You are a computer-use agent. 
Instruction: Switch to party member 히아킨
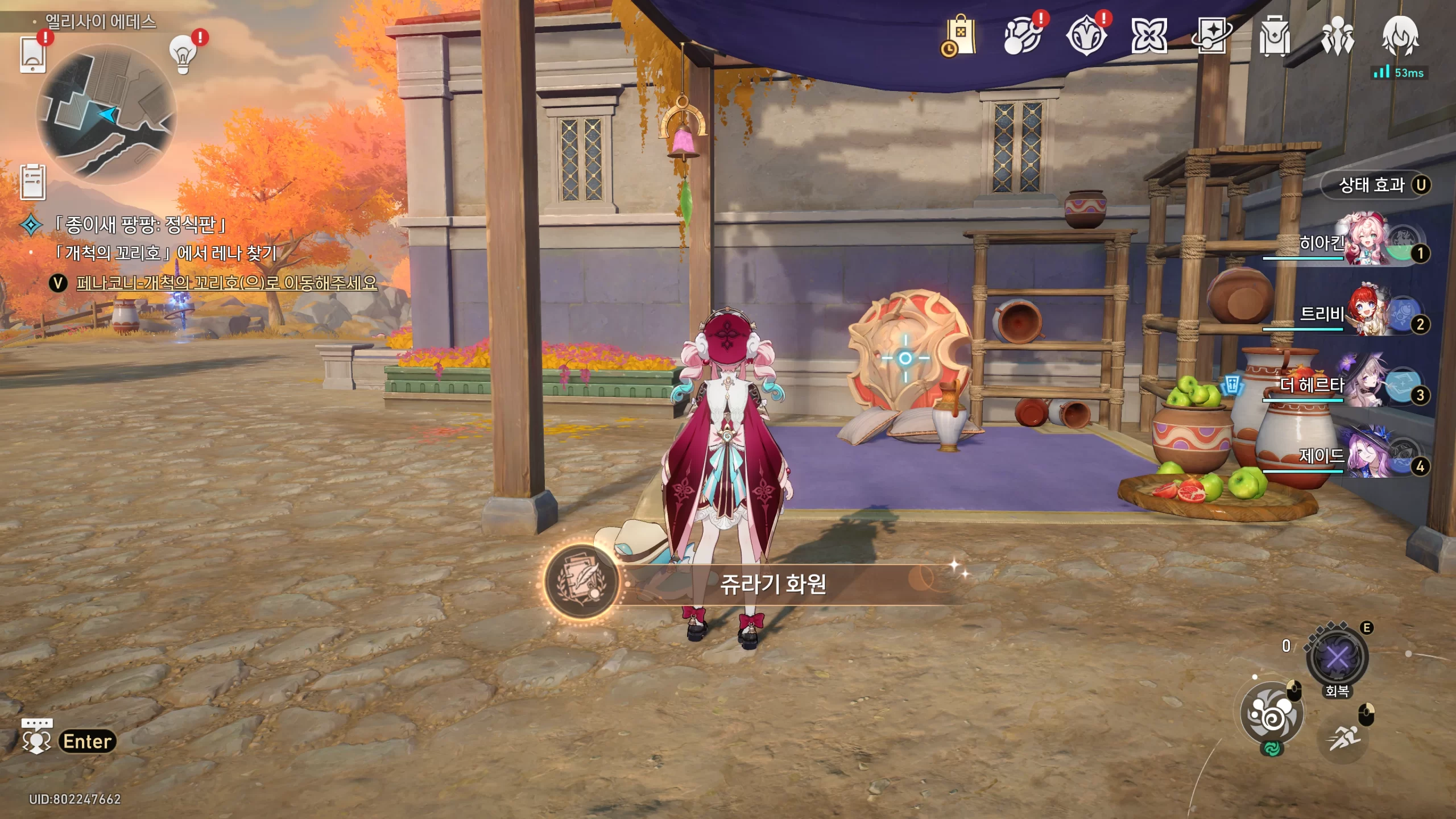coord(1365,242)
